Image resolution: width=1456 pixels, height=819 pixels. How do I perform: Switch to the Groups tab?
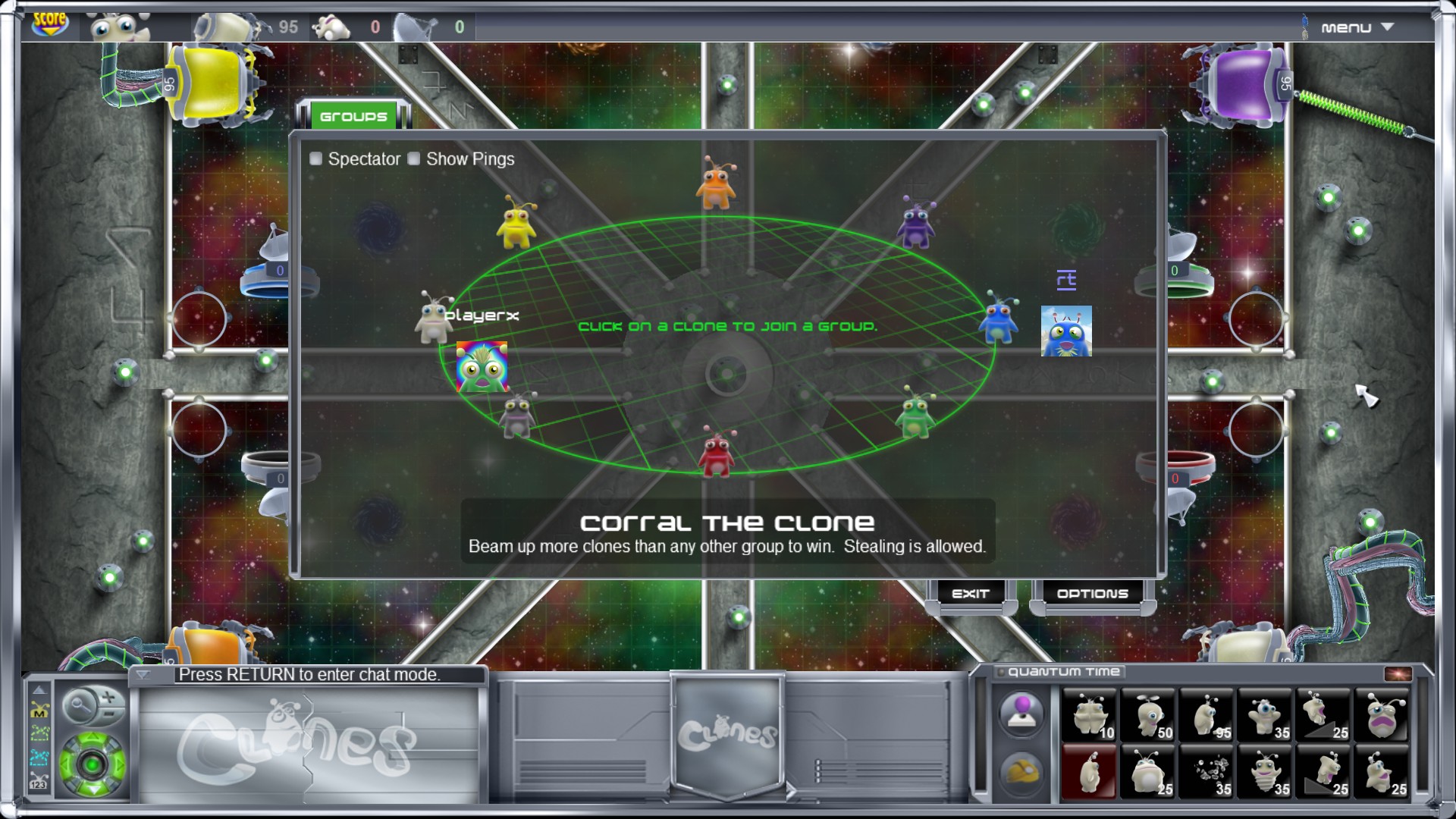coord(353,116)
